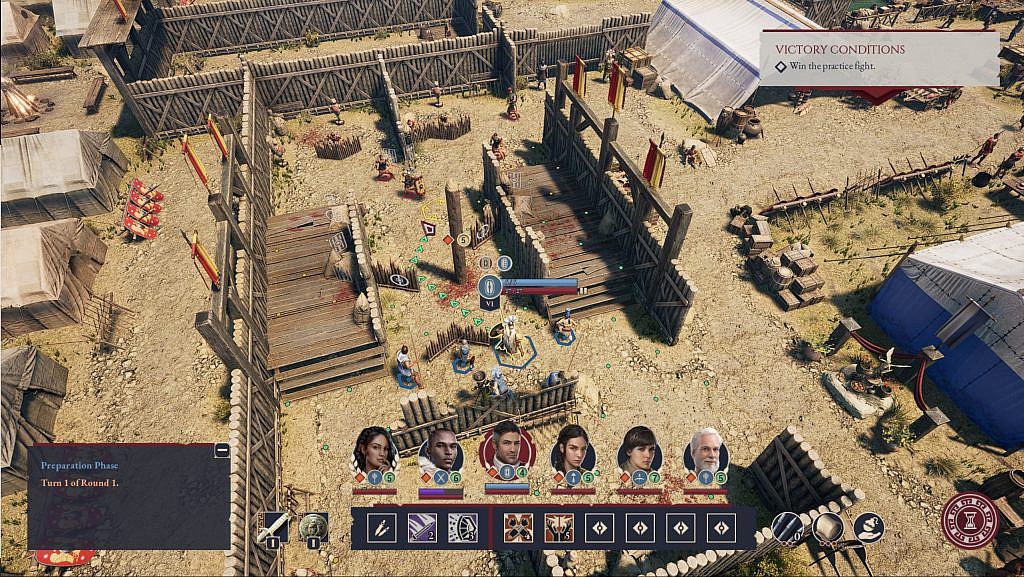Use the bandage item icon
Viewport: 1024px width, 577px height.
point(828,527)
